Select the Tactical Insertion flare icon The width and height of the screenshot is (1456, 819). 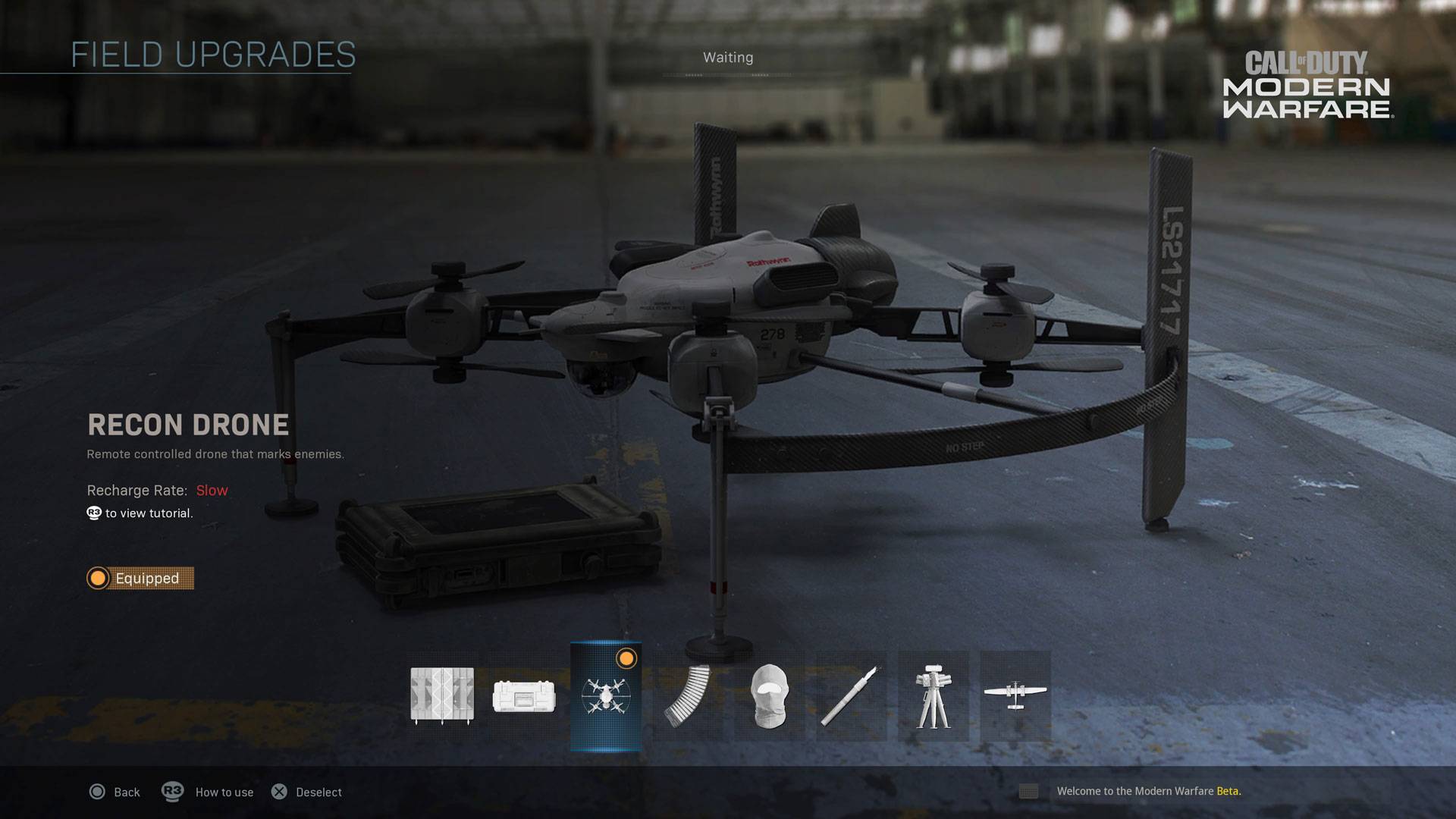[x=851, y=695]
